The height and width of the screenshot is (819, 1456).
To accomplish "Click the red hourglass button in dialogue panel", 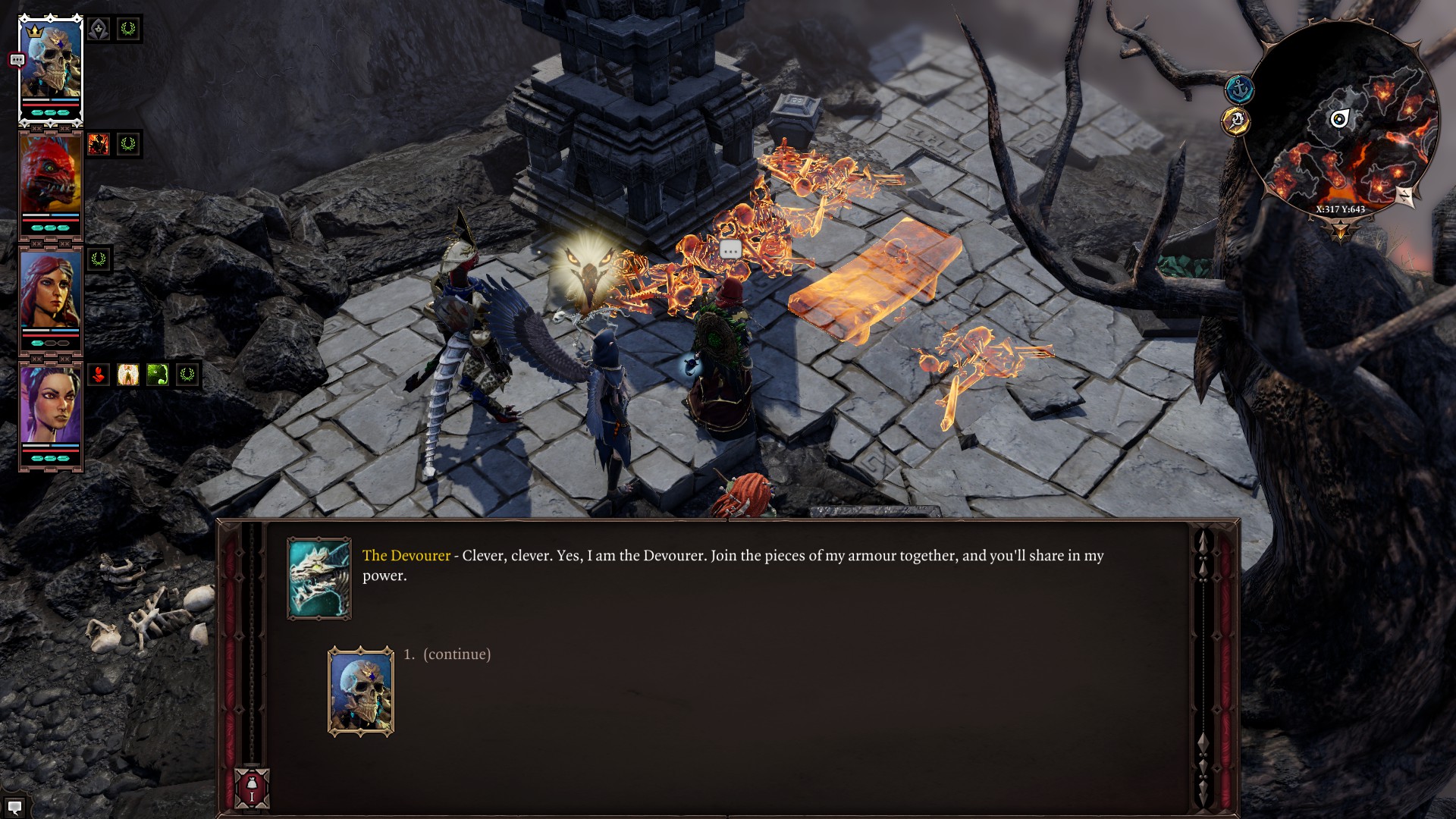I will coord(252,788).
